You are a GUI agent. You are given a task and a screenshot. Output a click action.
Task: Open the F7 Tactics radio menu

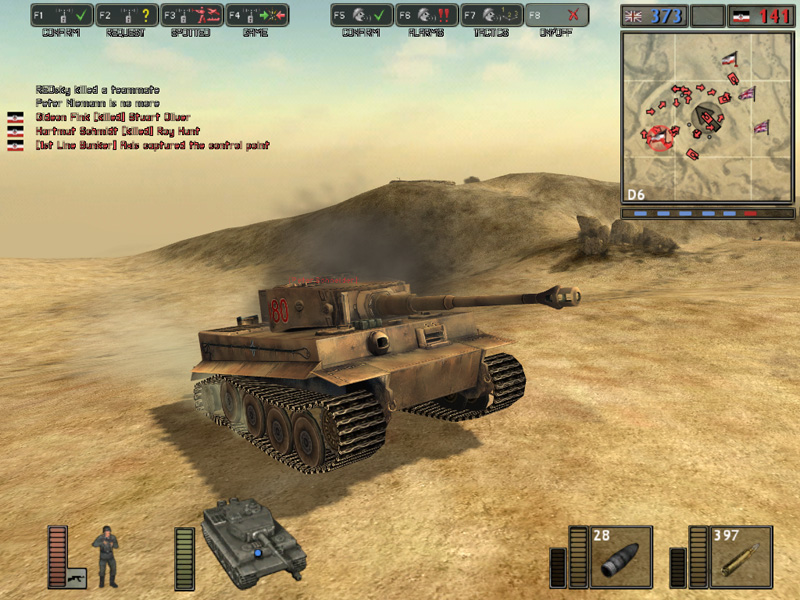point(491,15)
